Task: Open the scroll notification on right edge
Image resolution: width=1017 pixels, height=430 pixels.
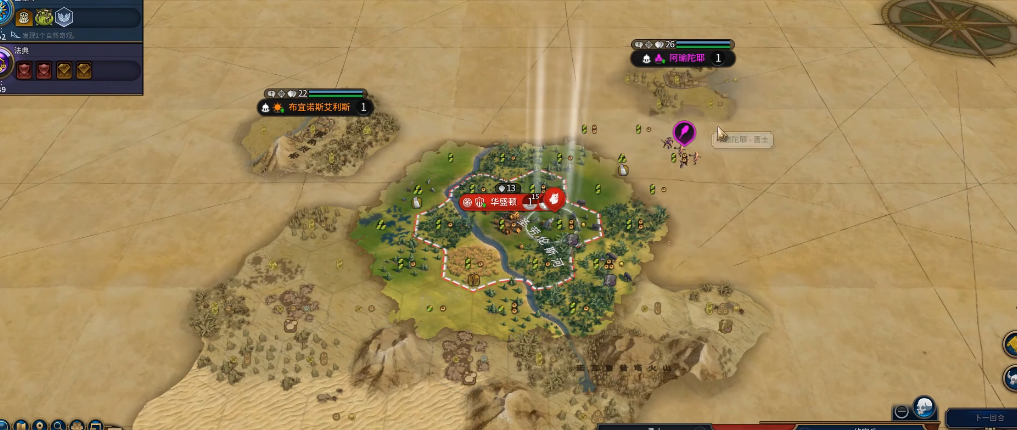Action: 1008,345
